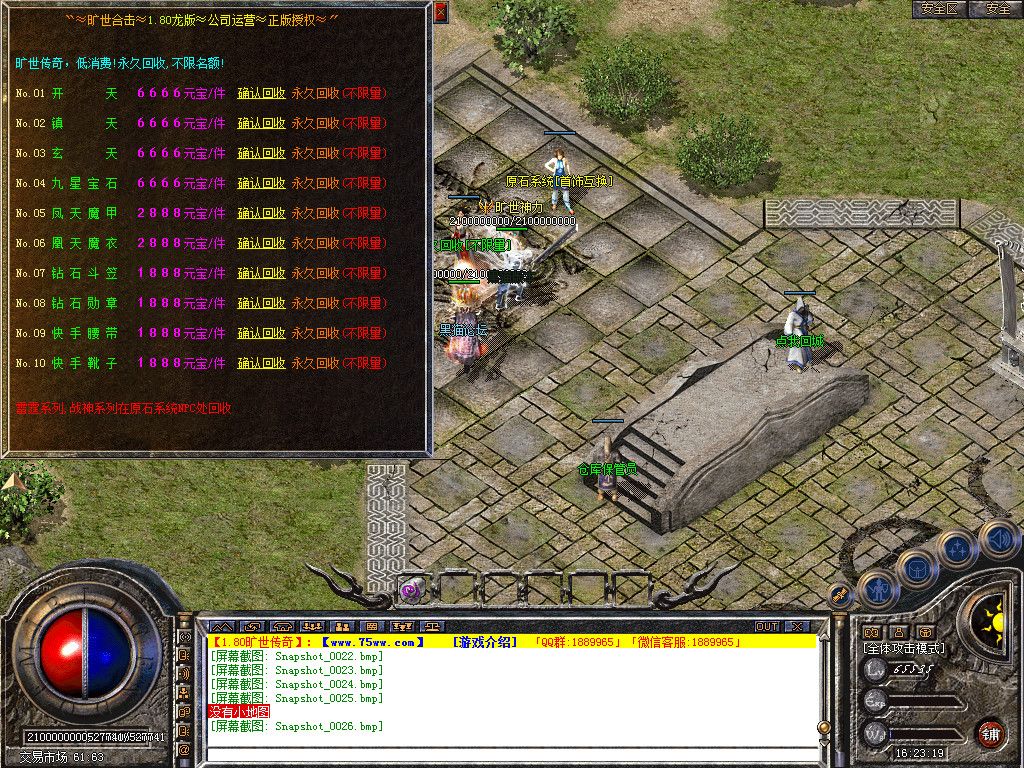Click the small satellite round button

(x=840, y=595)
